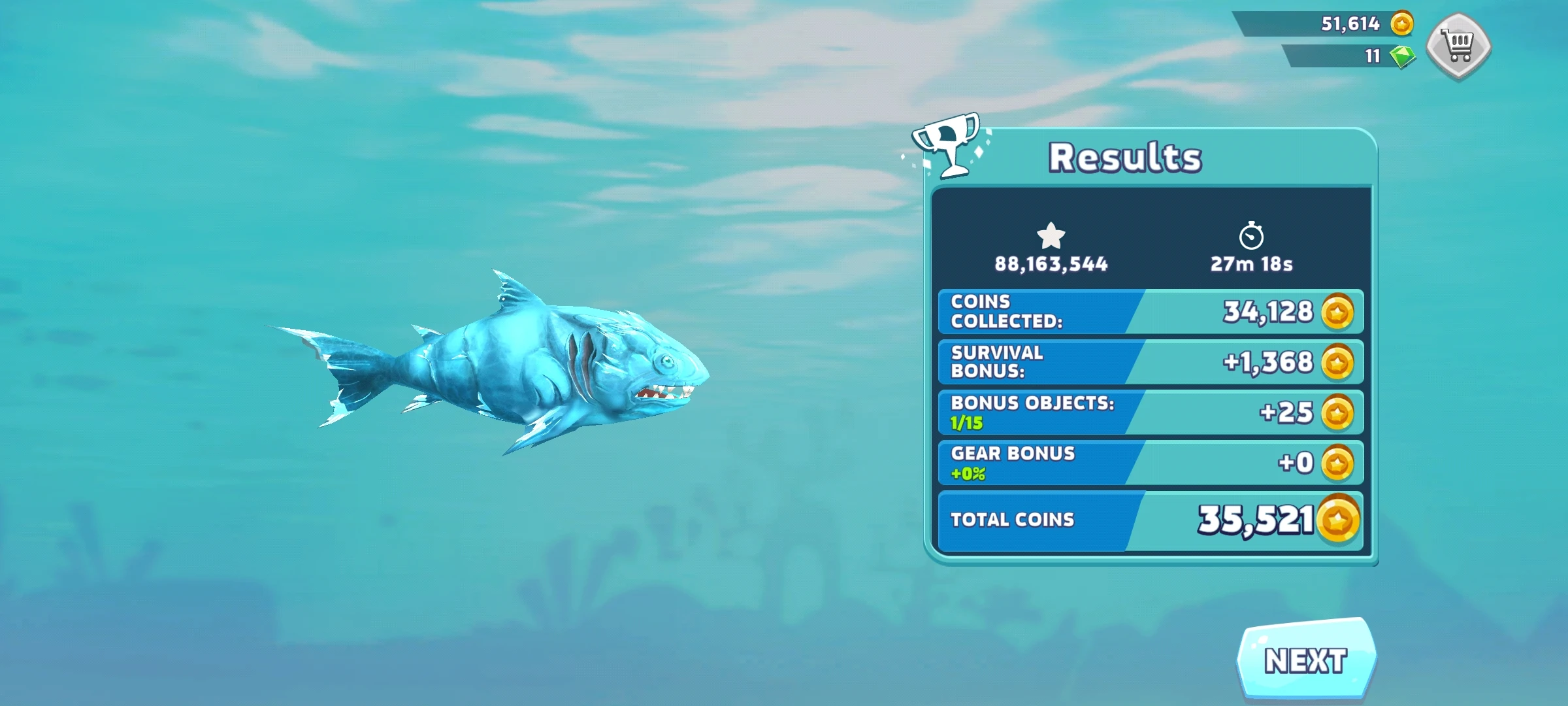This screenshot has height=706, width=1568.
Task: Open the shop via the cart icon
Action: [1458, 42]
